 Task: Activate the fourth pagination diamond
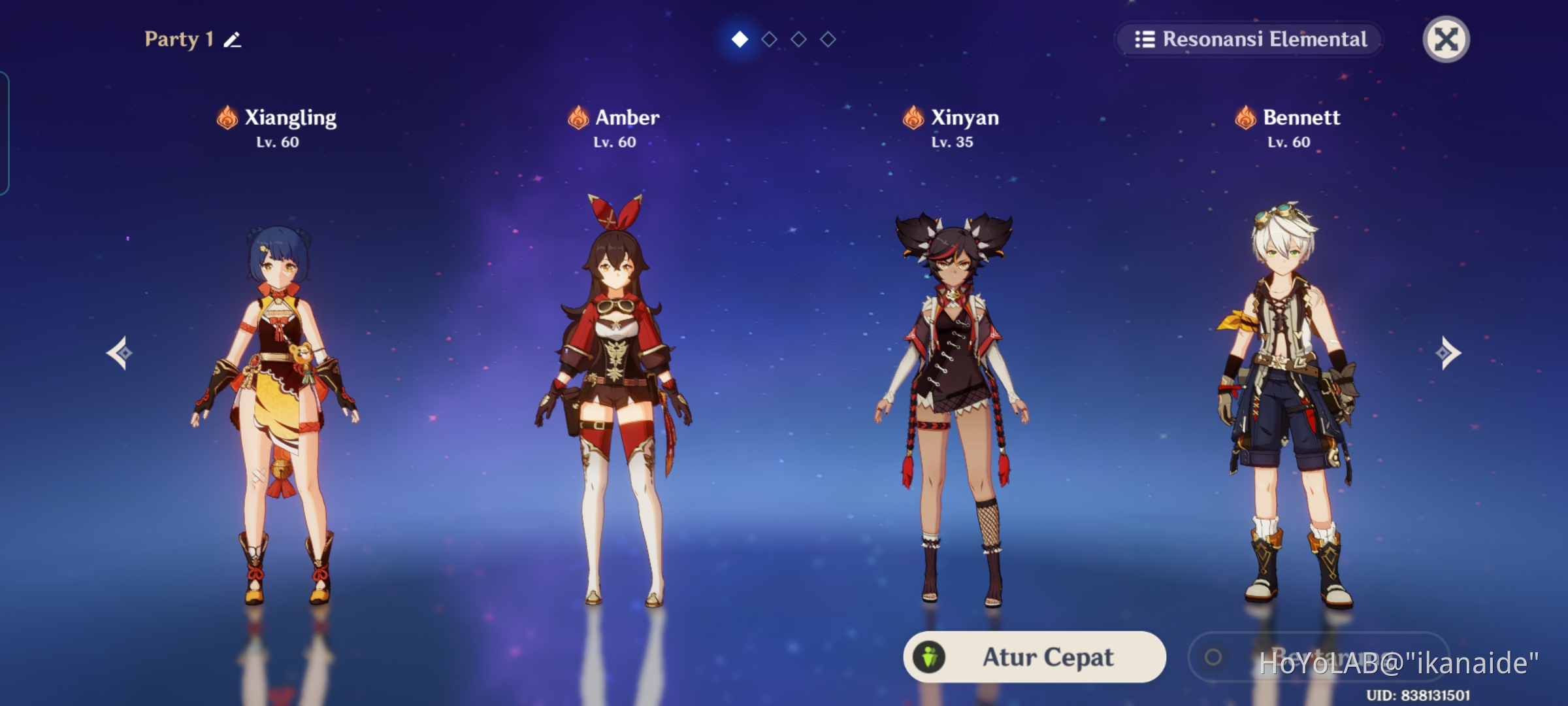(828, 39)
